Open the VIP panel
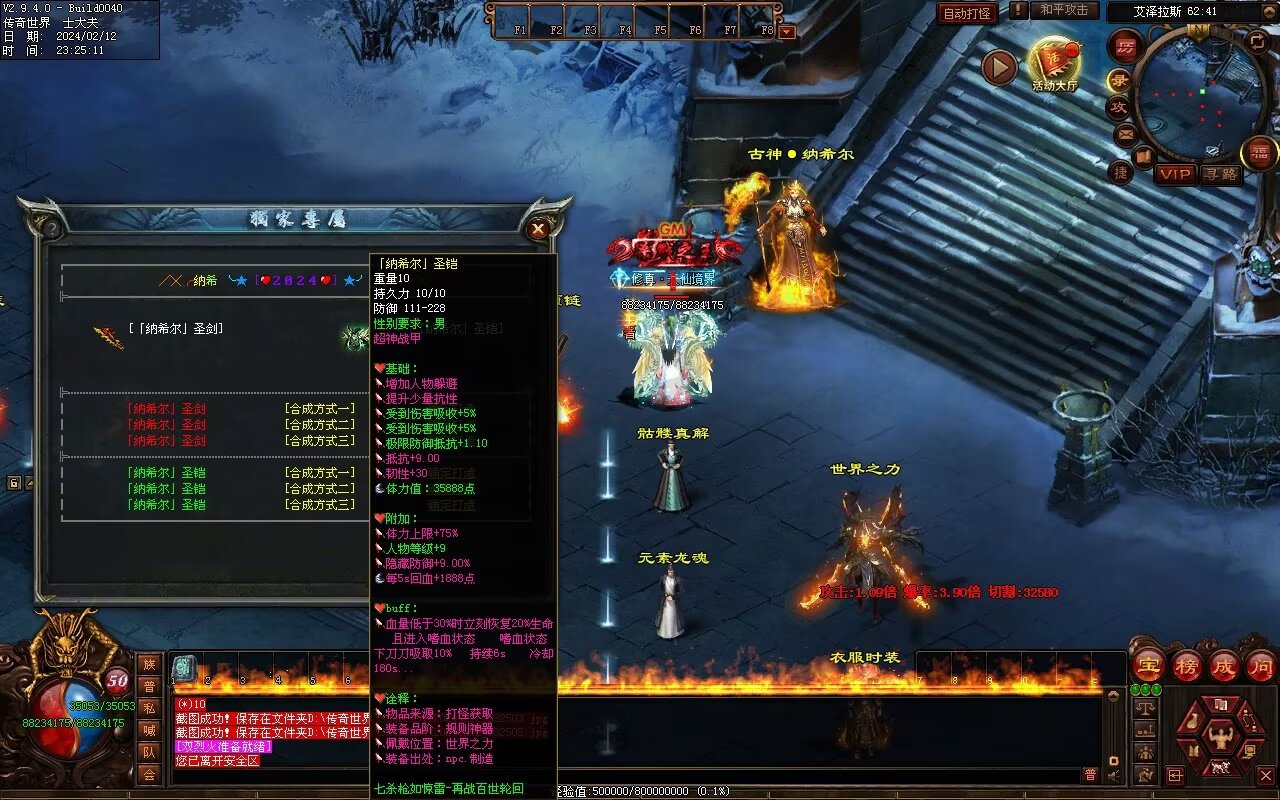 coord(1175,174)
